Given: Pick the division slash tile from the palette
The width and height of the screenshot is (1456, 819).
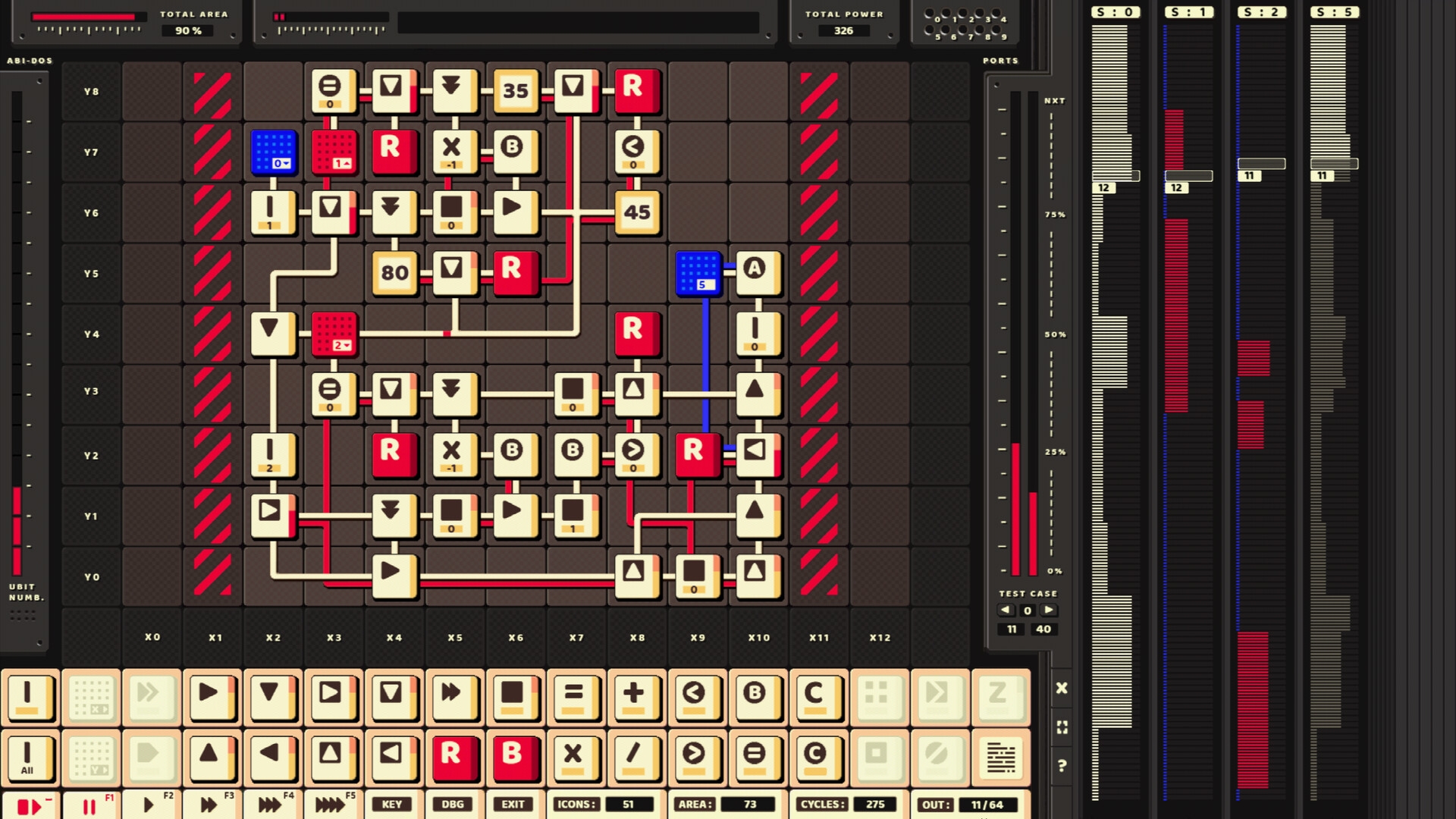Looking at the screenshot, I should [x=637, y=758].
